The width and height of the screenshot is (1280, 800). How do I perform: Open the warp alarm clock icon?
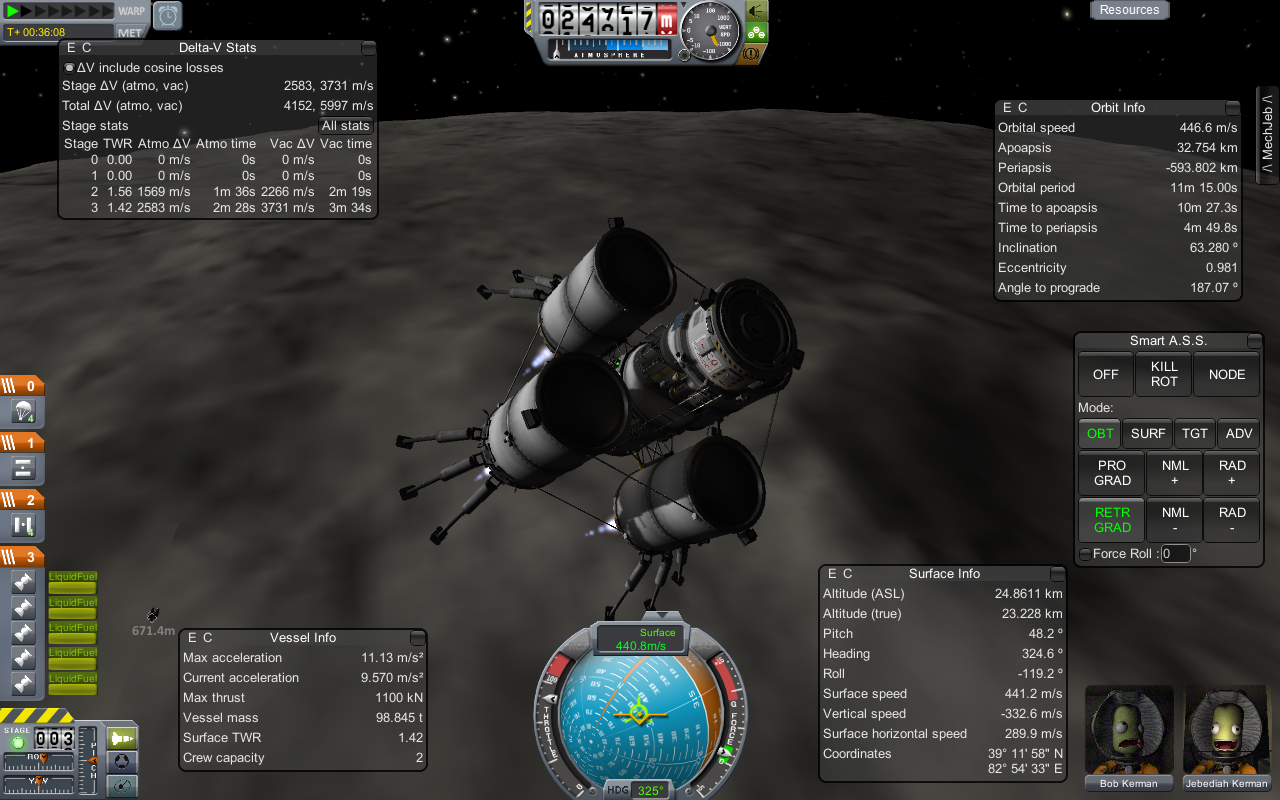pos(168,15)
